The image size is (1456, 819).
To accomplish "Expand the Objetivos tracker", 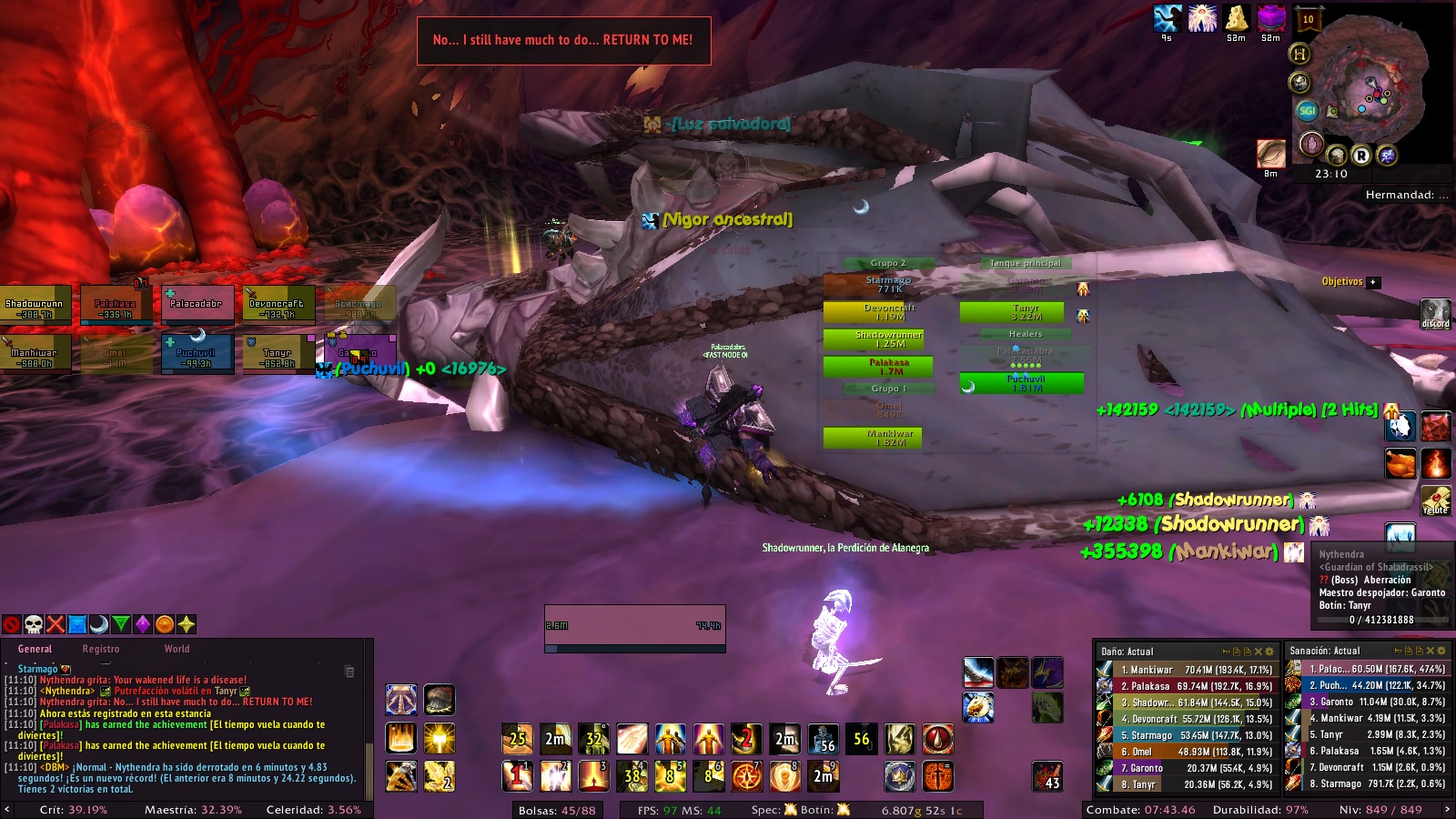I will pos(1374,282).
